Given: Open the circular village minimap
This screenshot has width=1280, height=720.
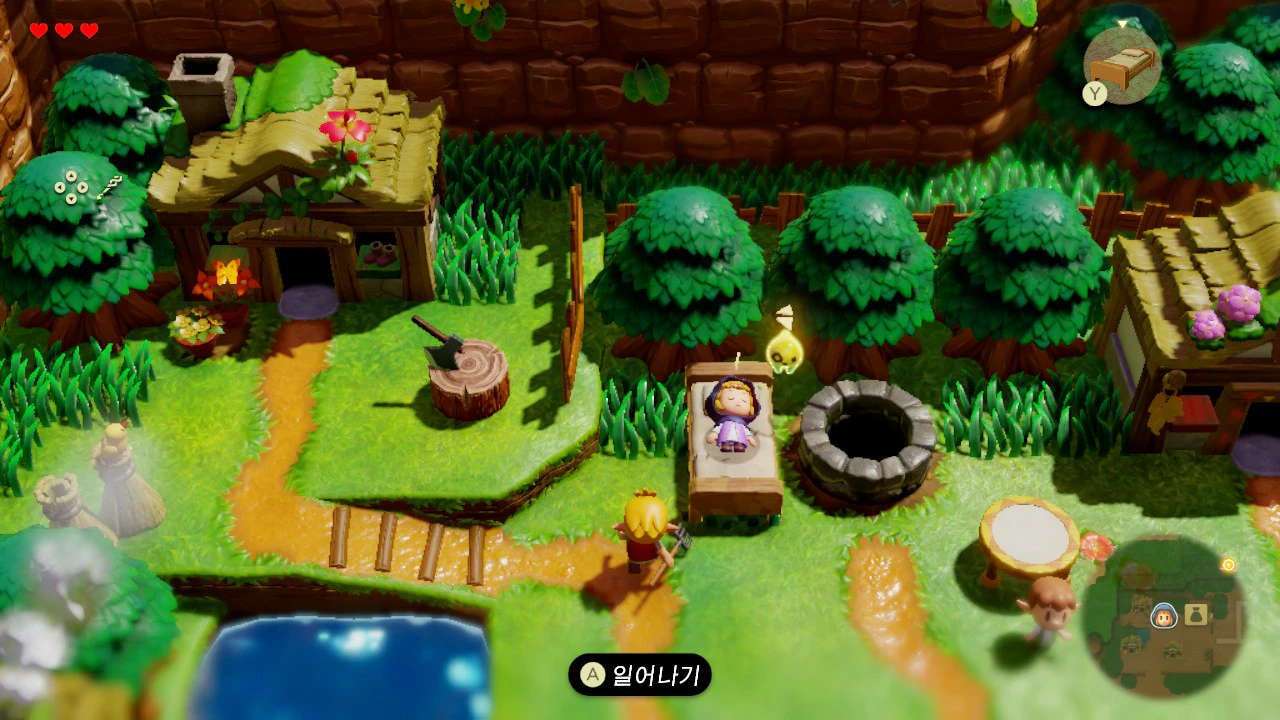Looking at the screenshot, I should pyautogui.click(x=1163, y=616).
